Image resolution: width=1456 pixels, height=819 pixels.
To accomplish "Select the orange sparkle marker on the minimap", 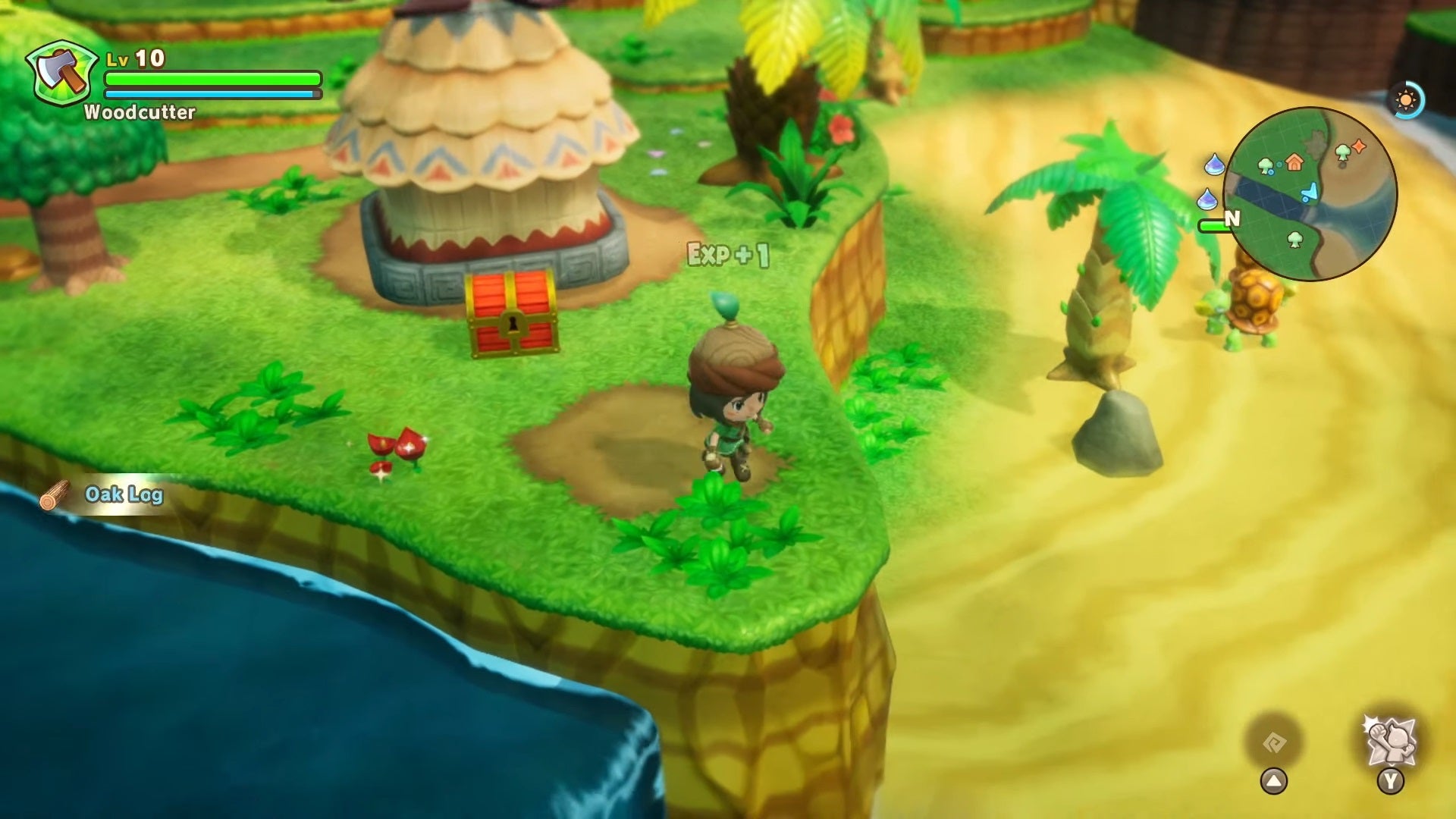I will (1359, 147).
